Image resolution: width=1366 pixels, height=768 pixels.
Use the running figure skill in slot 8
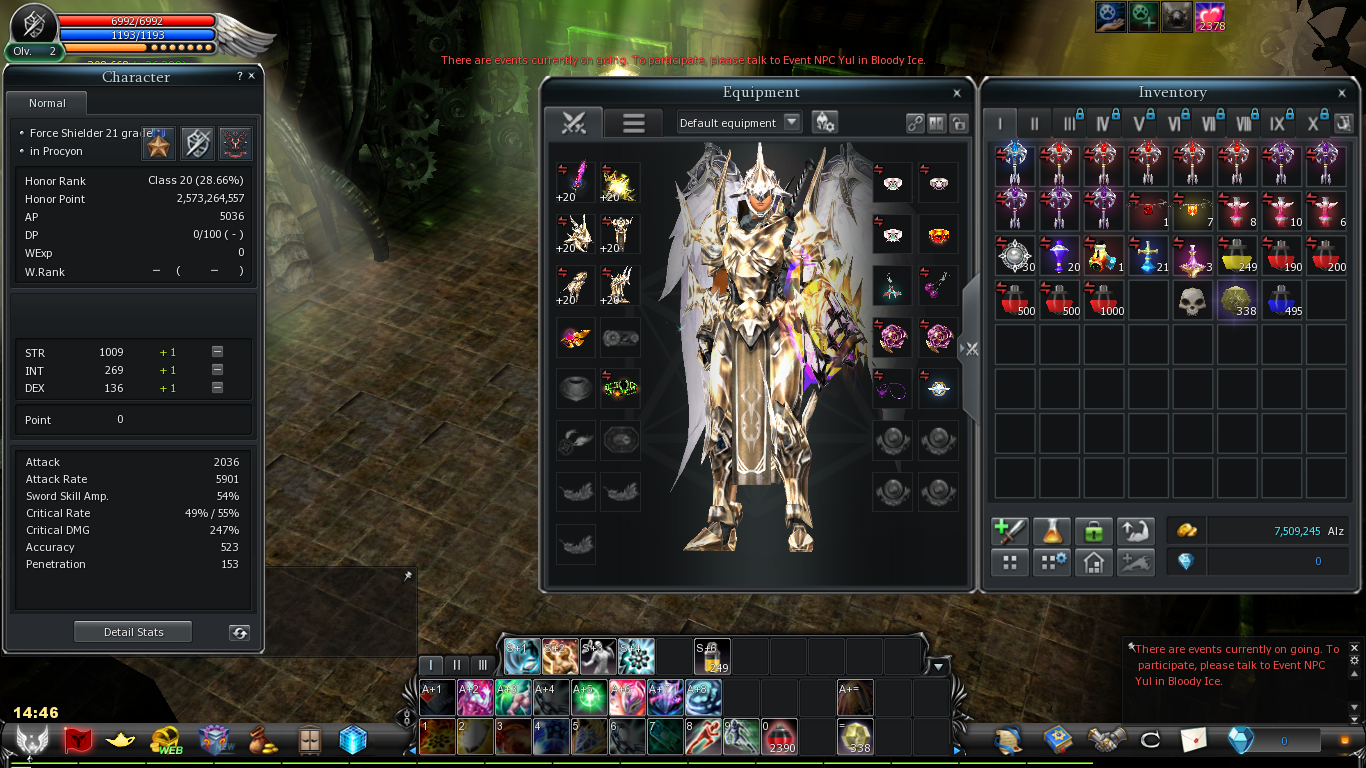pos(703,737)
